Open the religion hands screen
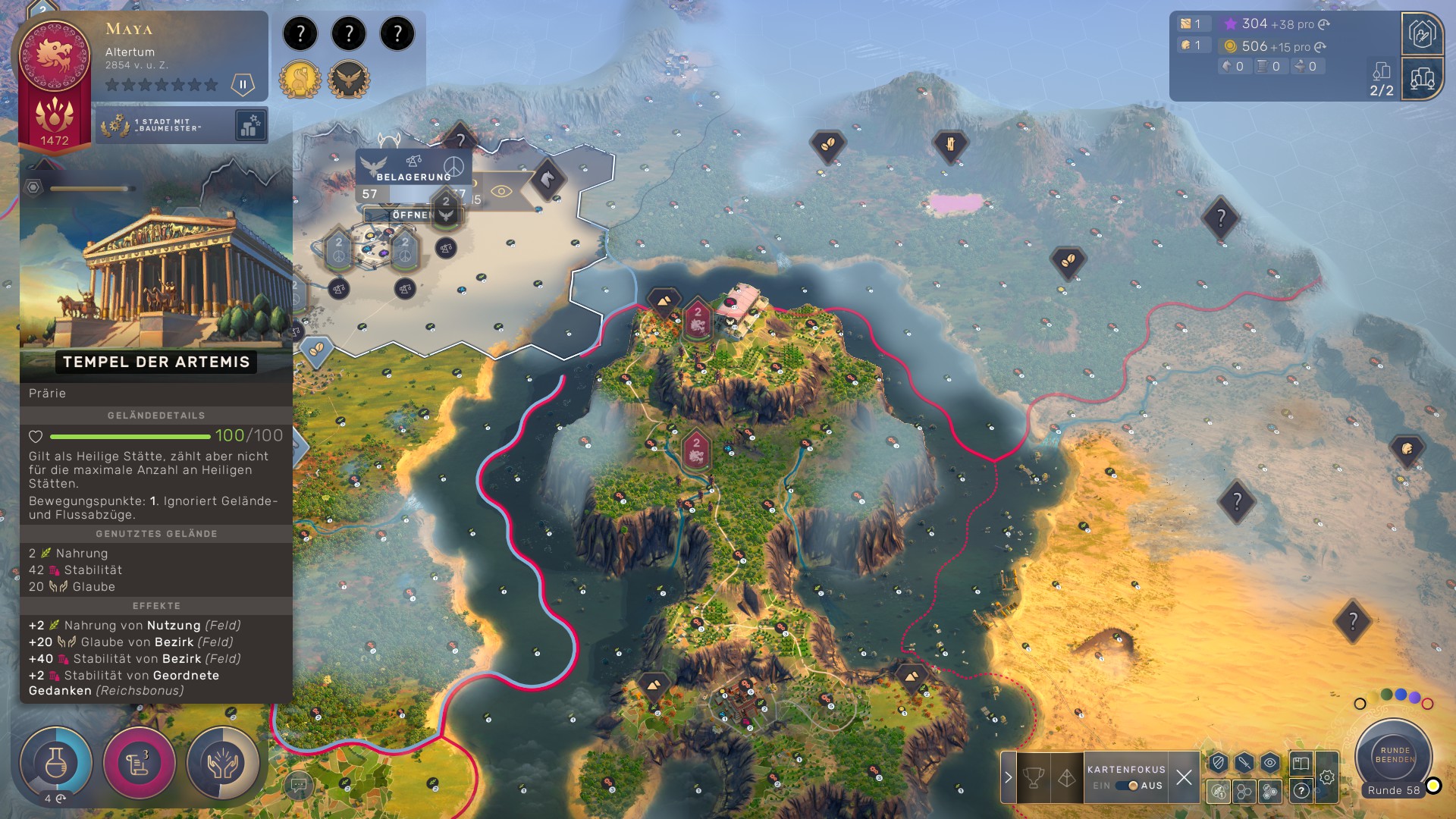This screenshot has width=1456, height=819. pos(223,762)
